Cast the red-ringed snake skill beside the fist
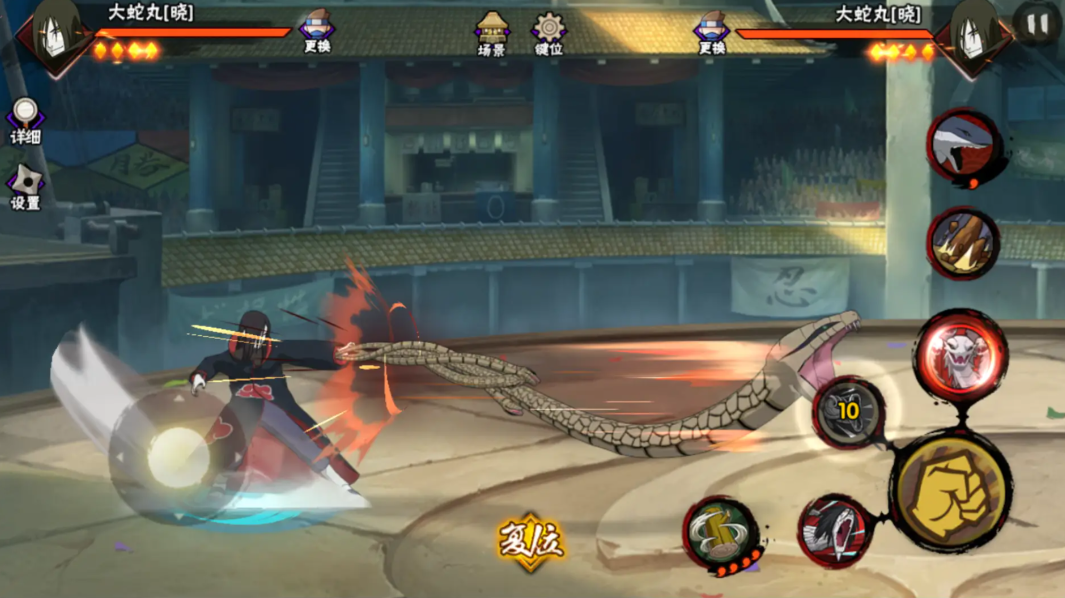The width and height of the screenshot is (1065, 598). [x=836, y=530]
